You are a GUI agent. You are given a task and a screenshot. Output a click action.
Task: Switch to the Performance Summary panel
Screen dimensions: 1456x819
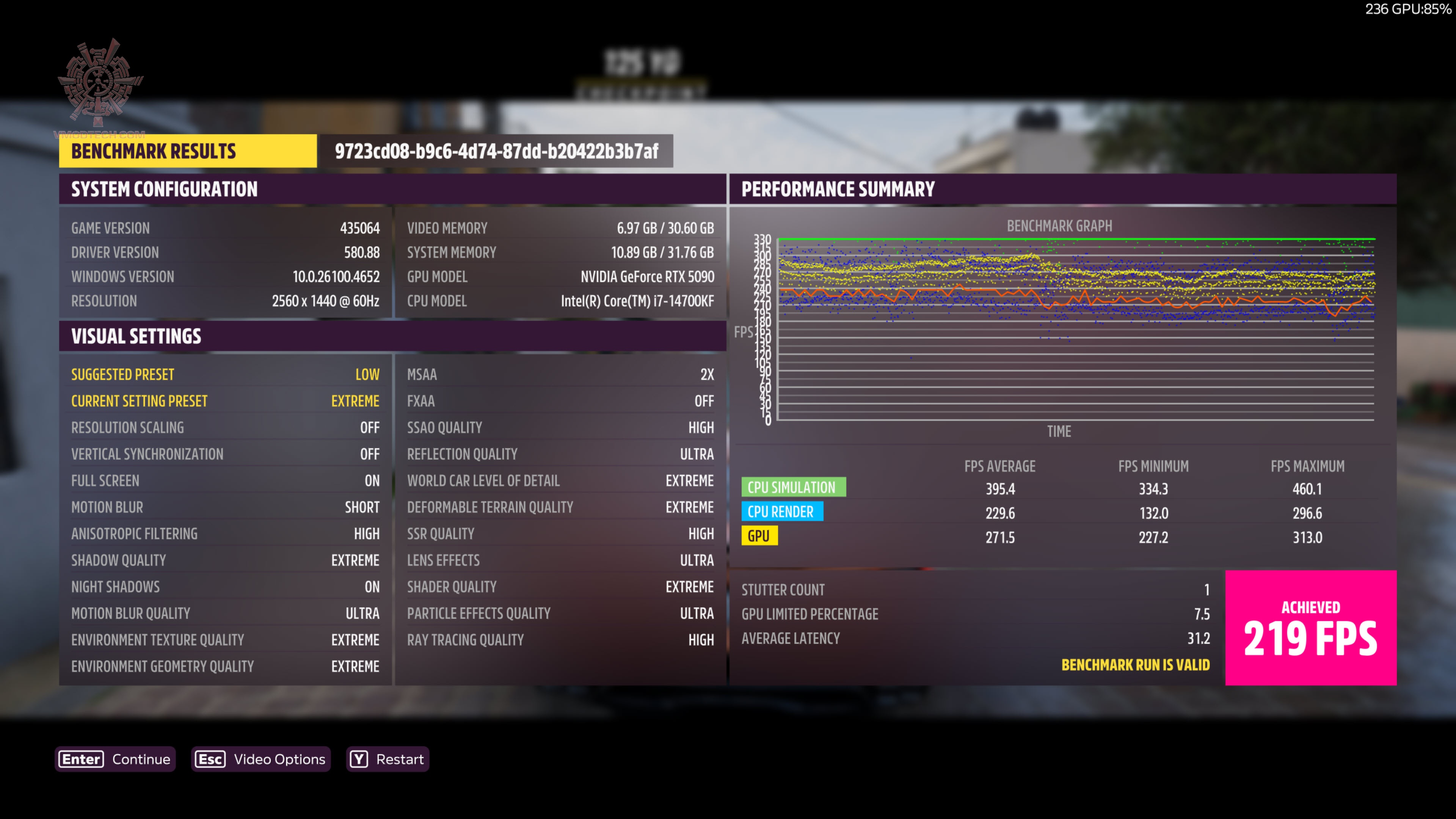[839, 189]
